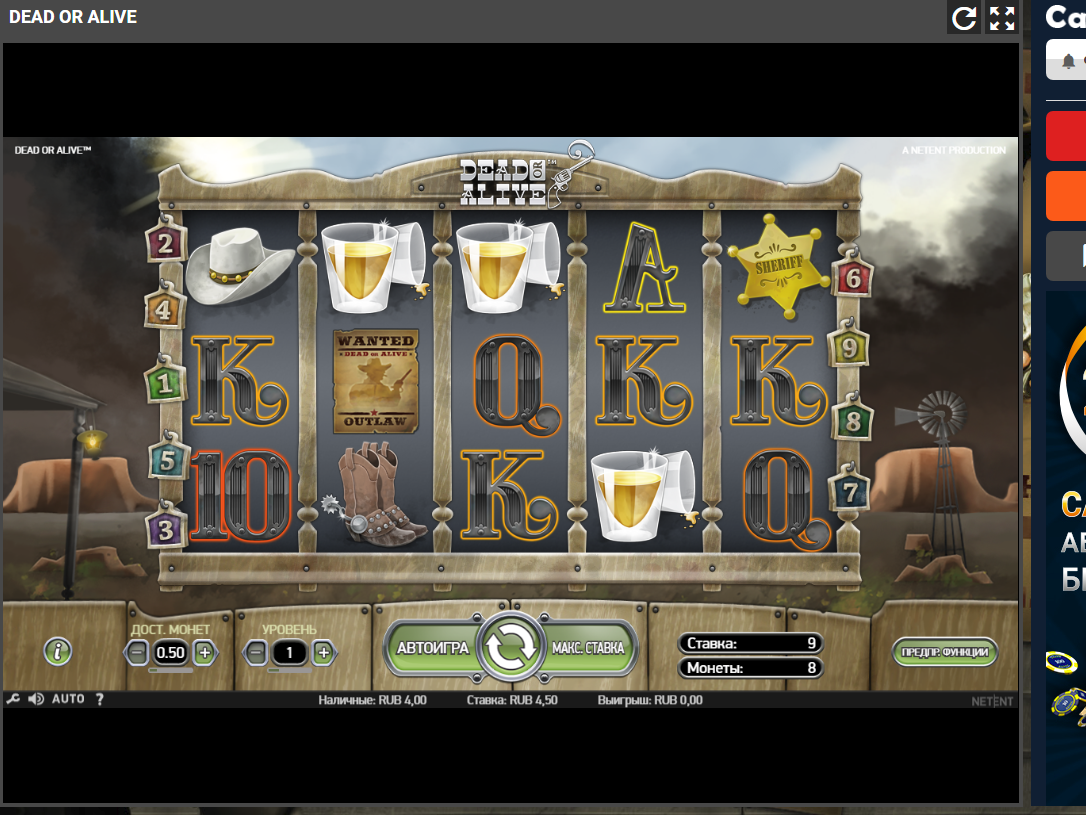
Task: Lower the Уровень bet level
Action: (x=256, y=653)
